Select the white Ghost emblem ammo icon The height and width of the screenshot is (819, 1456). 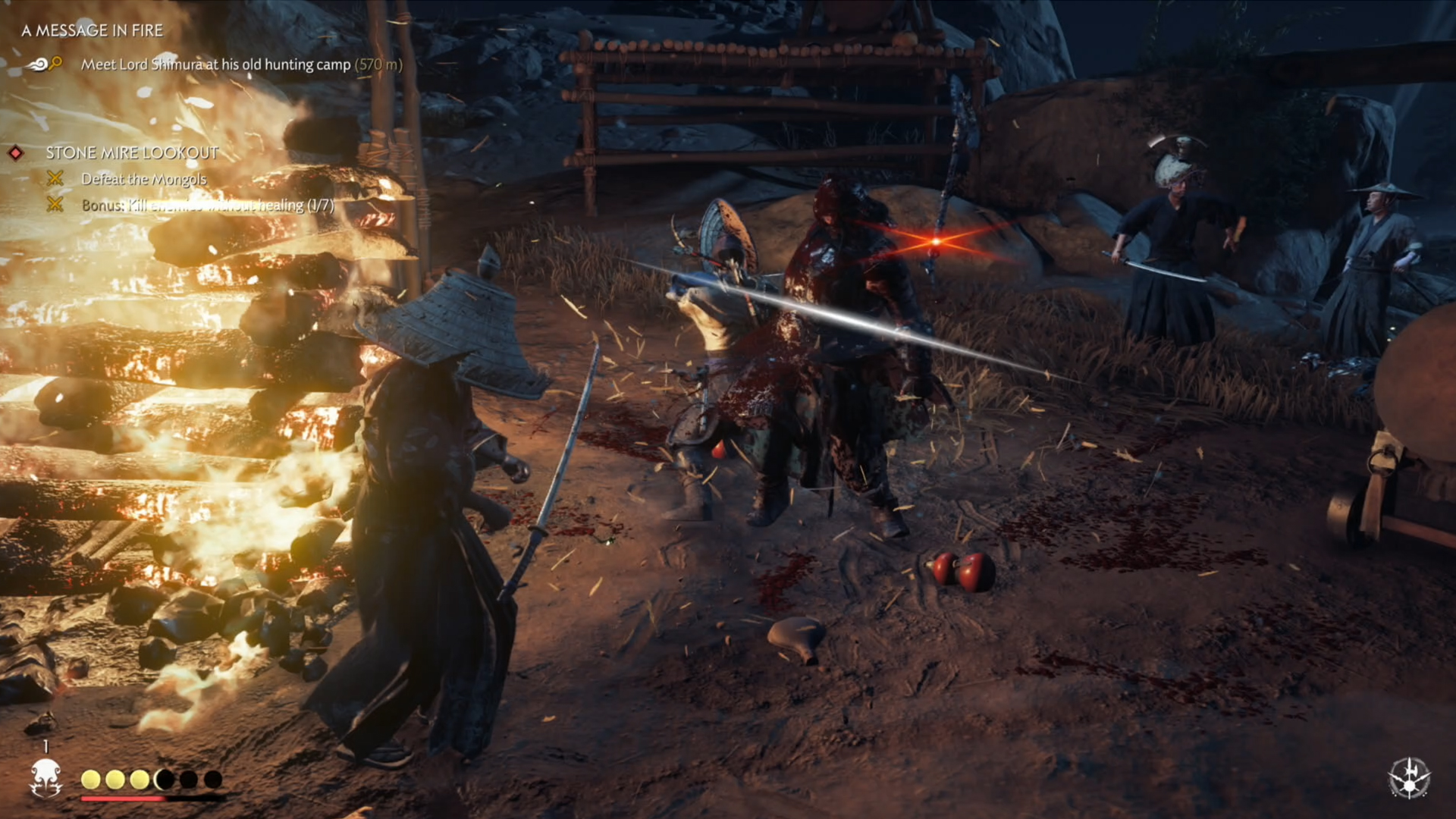(45, 777)
